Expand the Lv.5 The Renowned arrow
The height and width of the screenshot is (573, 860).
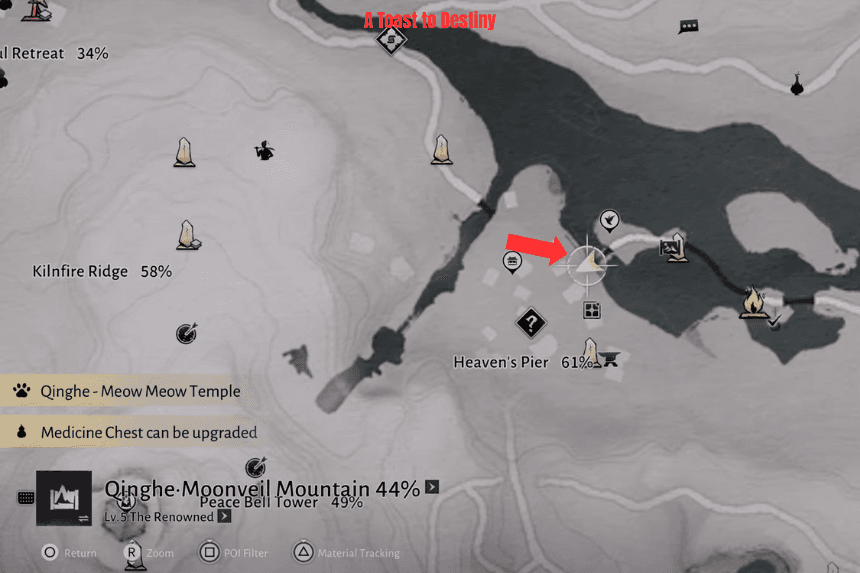[224, 517]
